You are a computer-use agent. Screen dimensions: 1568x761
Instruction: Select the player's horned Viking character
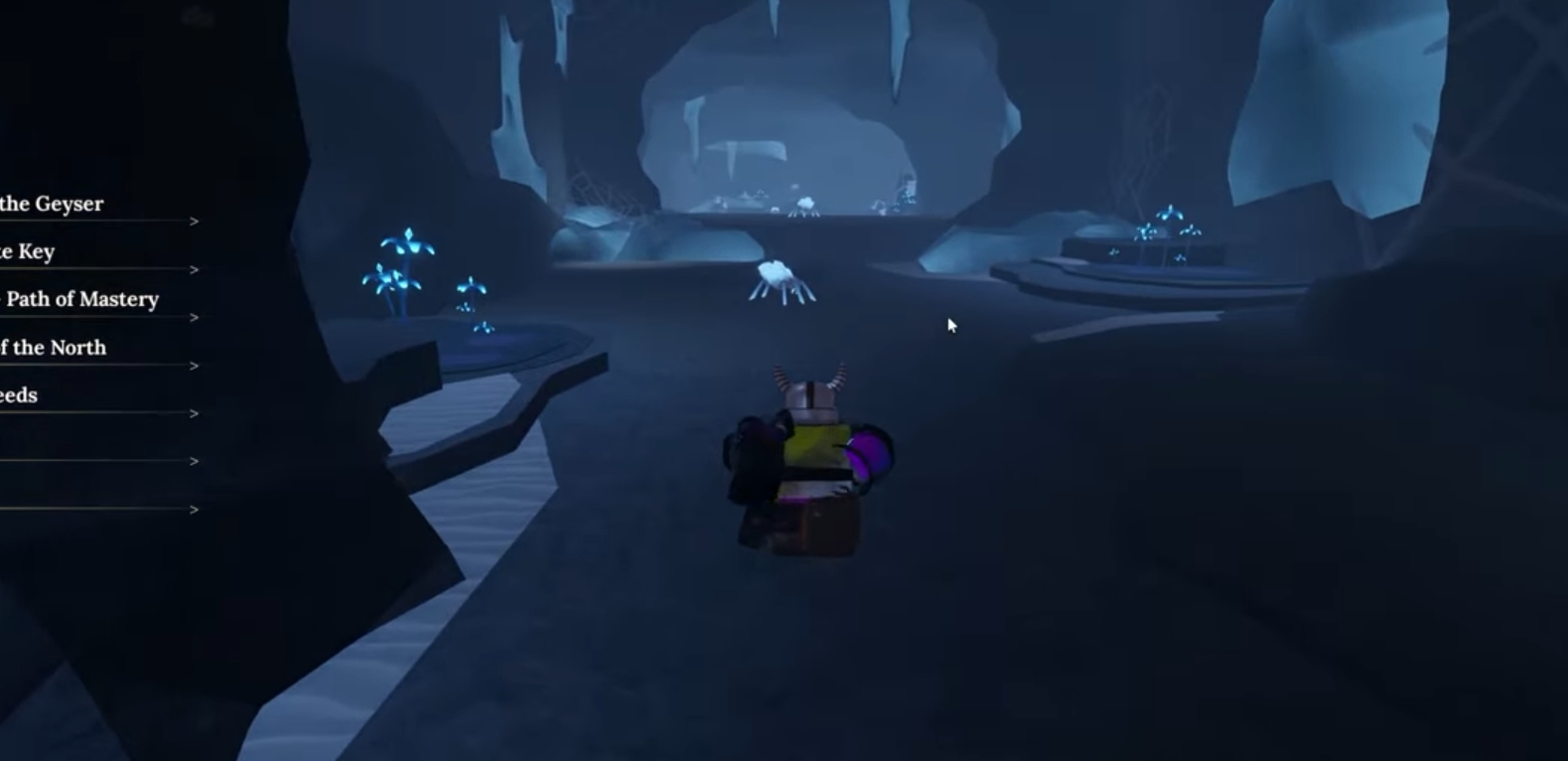804,457
